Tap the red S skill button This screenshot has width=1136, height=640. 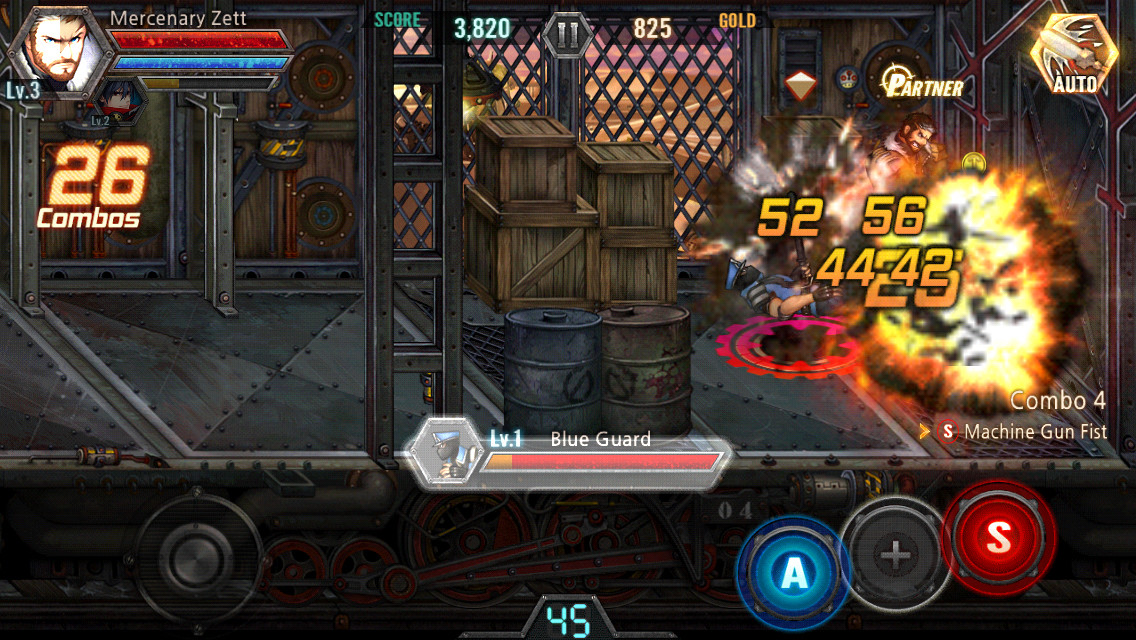998,538
